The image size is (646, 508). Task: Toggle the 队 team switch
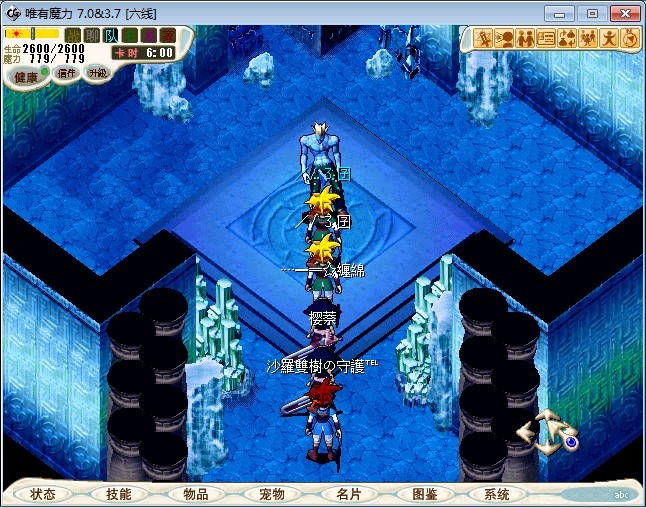click(111, 36)
